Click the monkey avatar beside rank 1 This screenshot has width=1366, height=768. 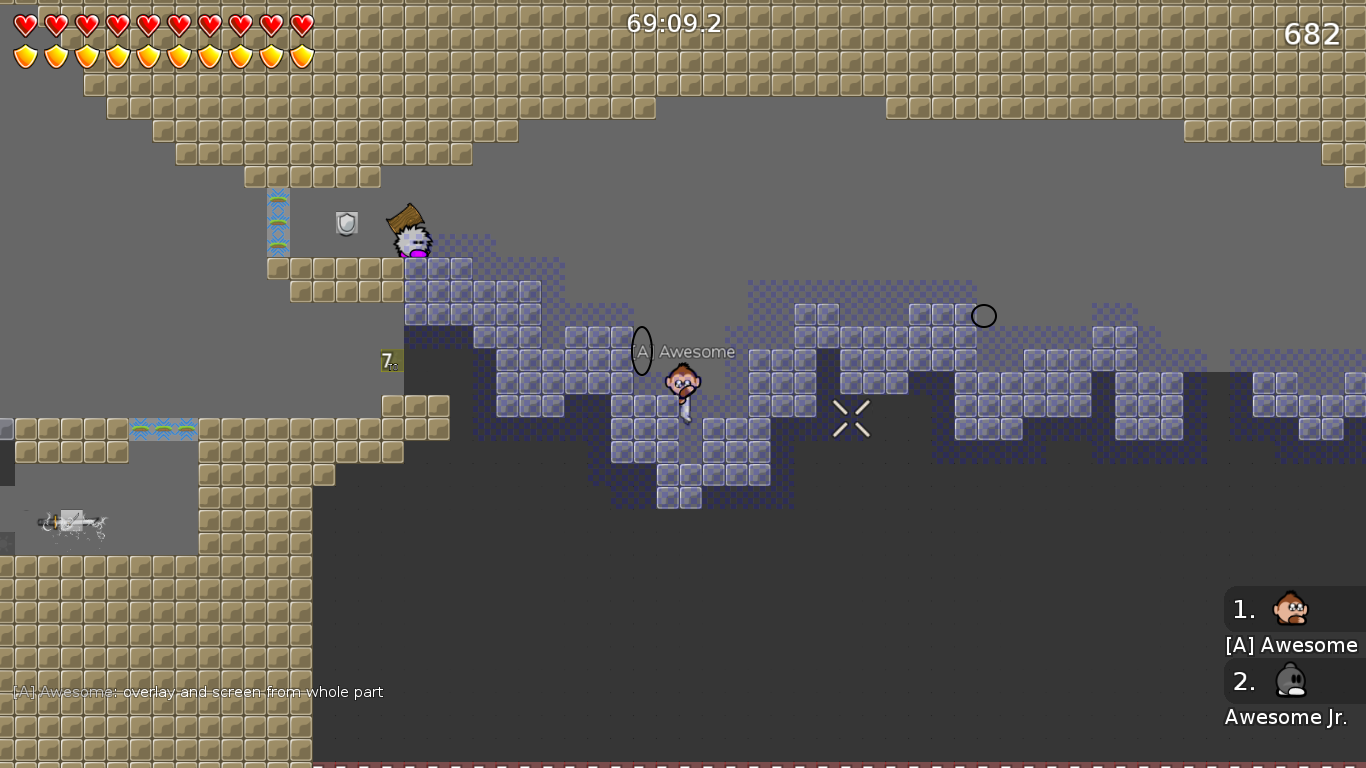coord(1291,609)
